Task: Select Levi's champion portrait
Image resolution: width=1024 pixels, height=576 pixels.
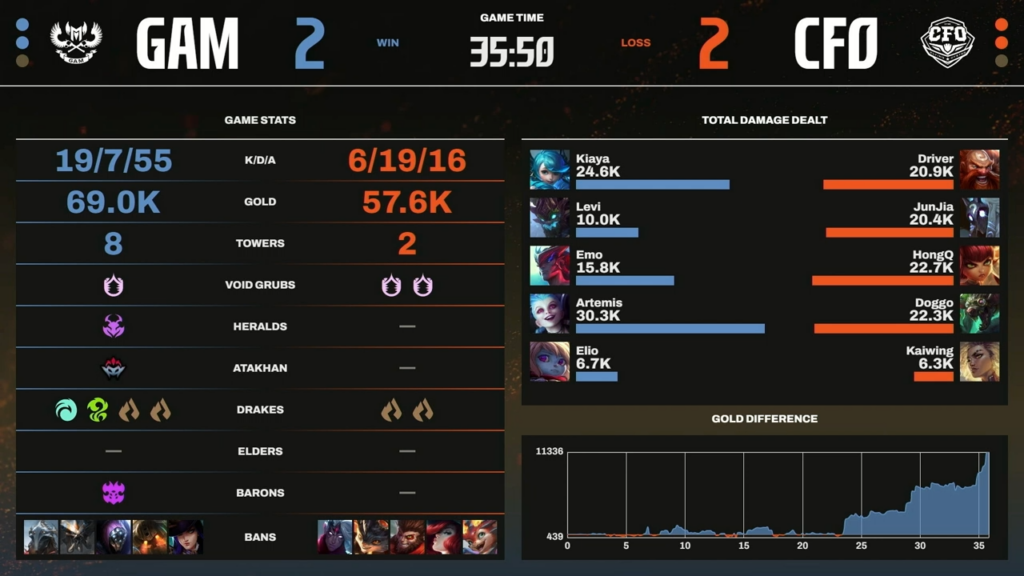Action: point(549,218)
